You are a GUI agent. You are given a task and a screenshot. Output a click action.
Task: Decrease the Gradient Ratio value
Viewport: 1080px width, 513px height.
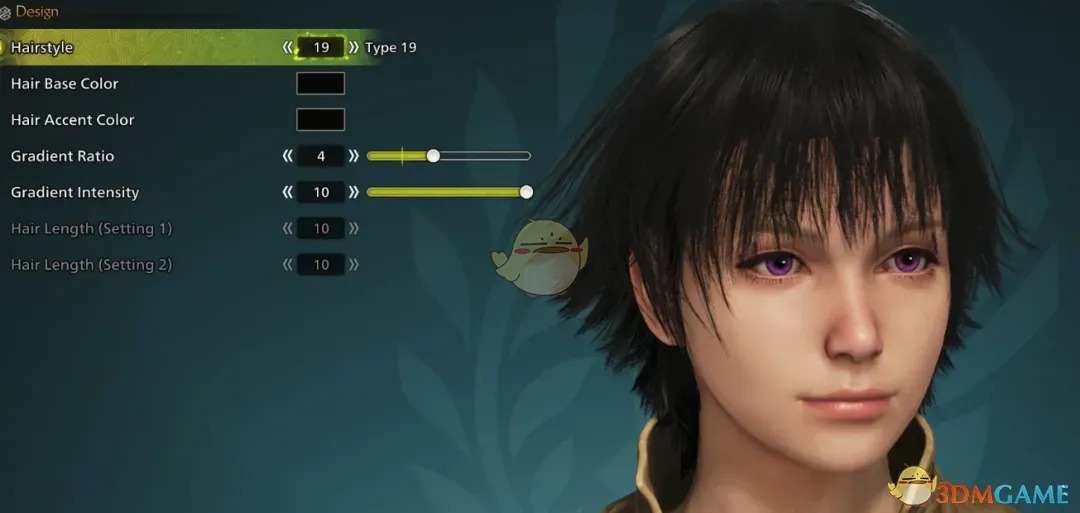click(288, 156)
